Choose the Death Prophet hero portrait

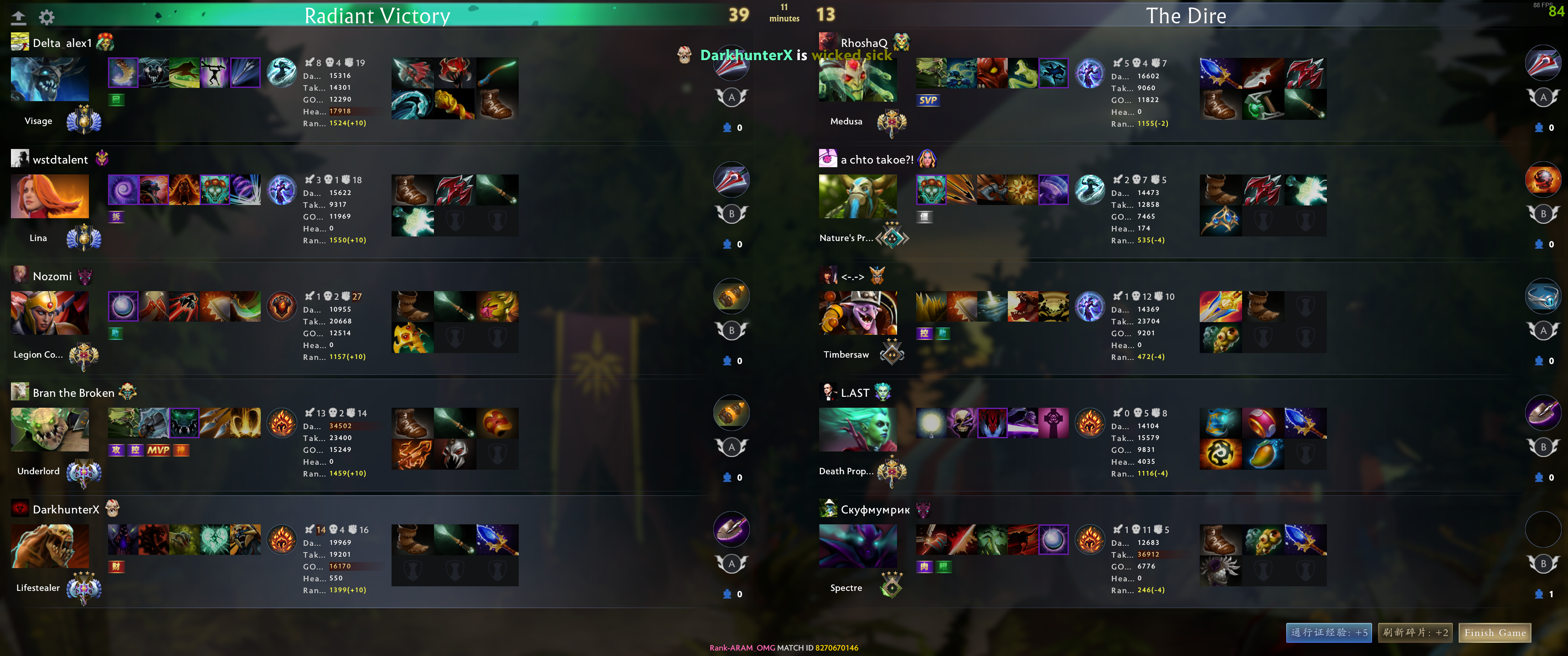pos(857,429)
